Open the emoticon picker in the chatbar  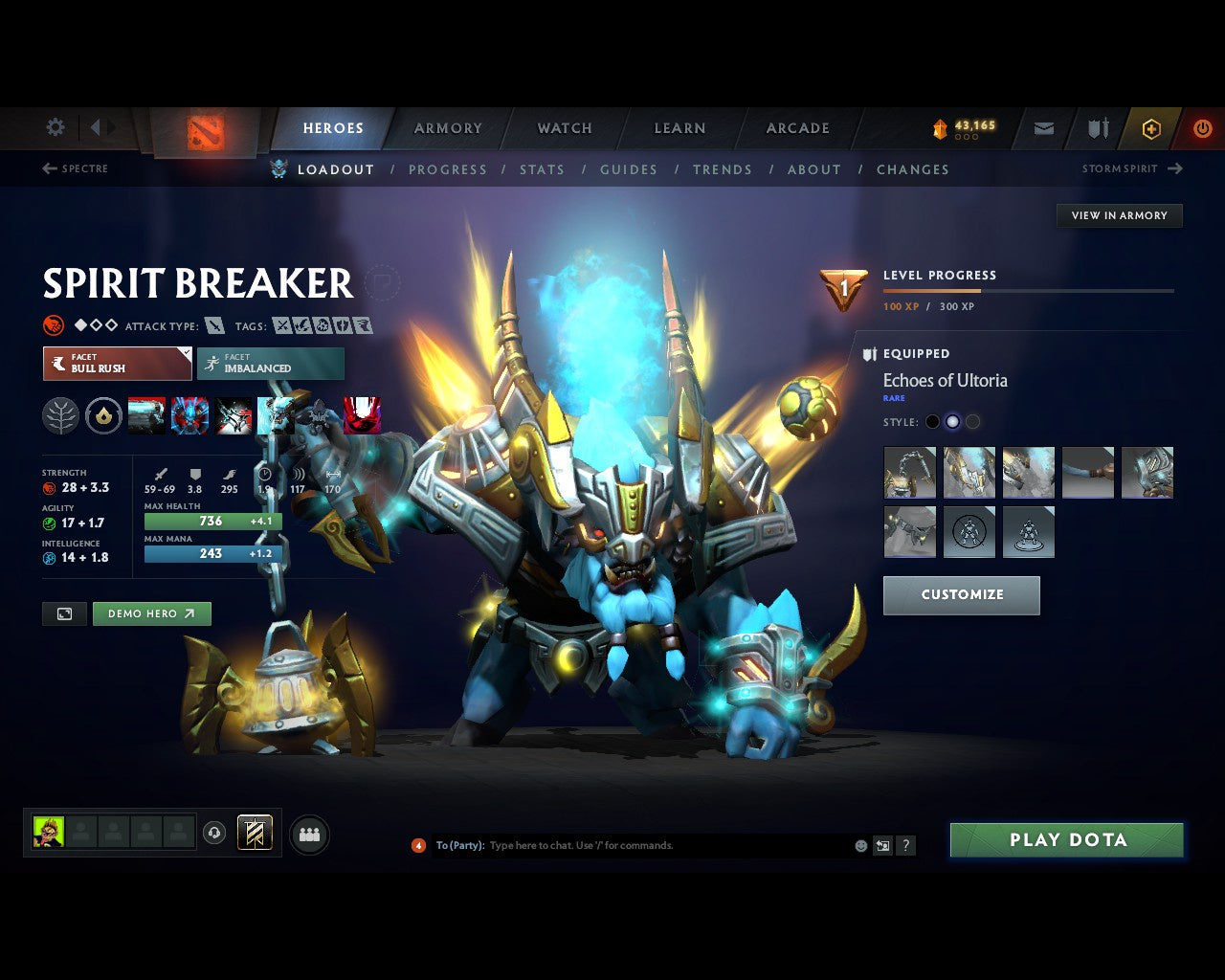point(860,846)
